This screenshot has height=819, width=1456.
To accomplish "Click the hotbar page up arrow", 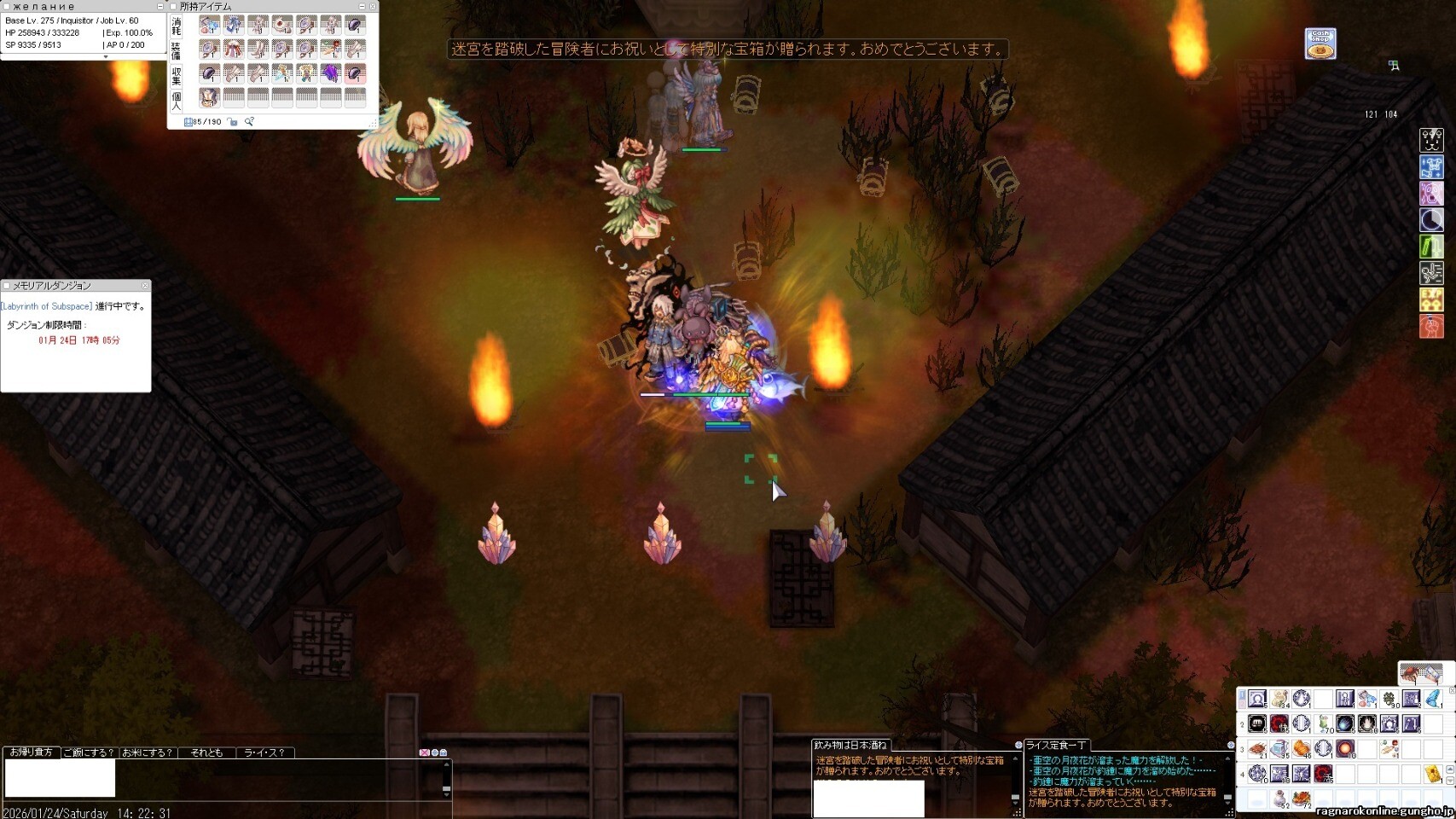I will [x=1451, y=769].
